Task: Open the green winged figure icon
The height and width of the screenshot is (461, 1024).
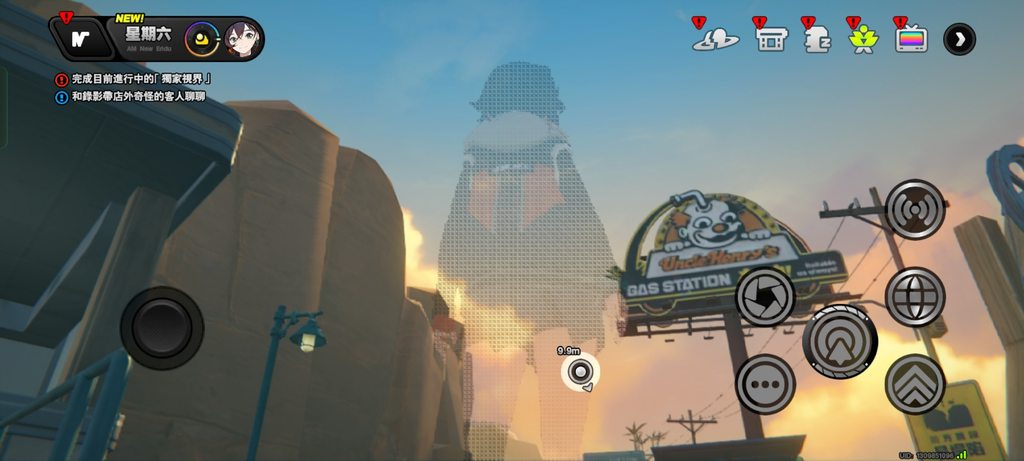Action: click(861, 38)
